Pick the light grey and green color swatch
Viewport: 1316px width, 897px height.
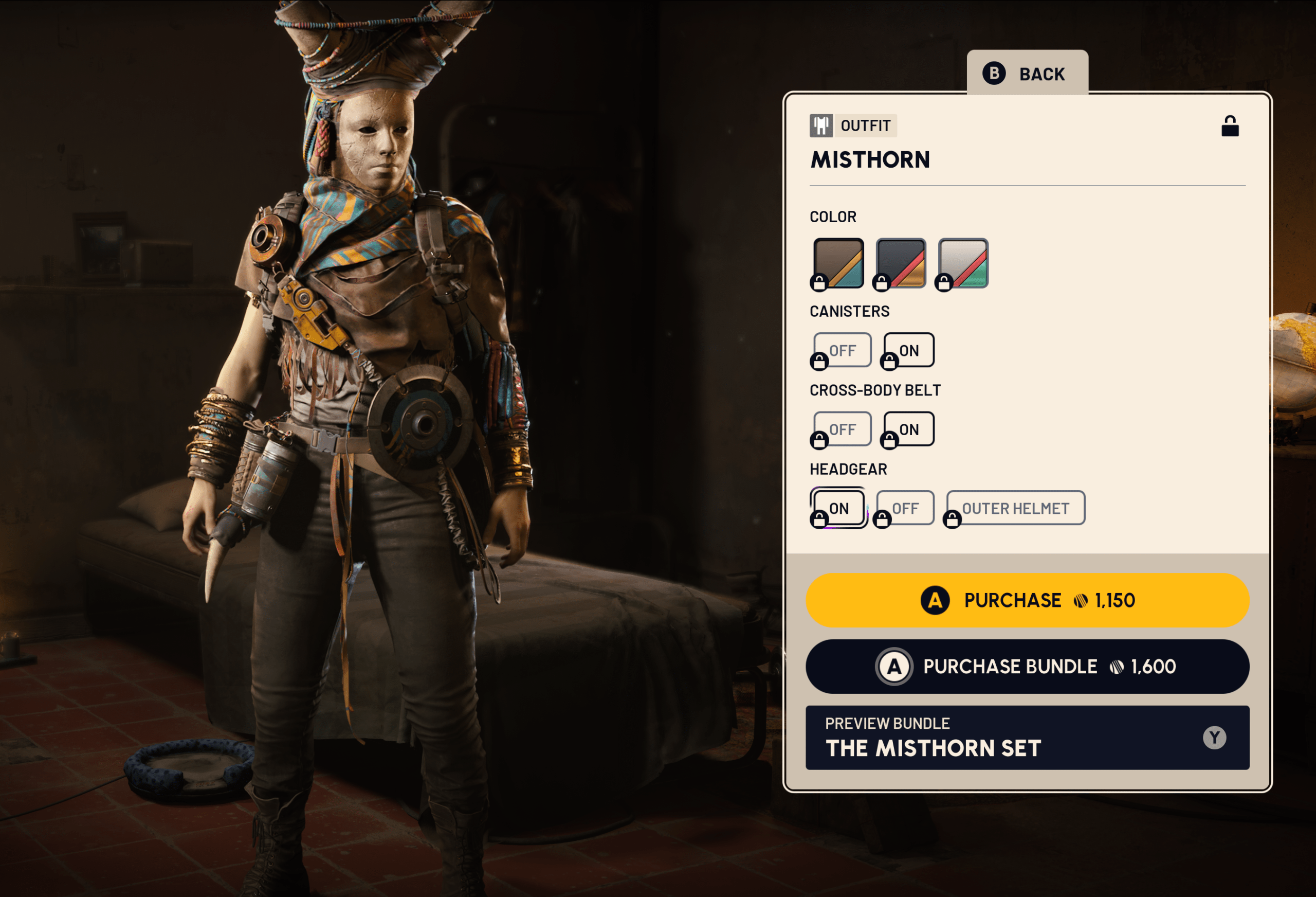963,263
